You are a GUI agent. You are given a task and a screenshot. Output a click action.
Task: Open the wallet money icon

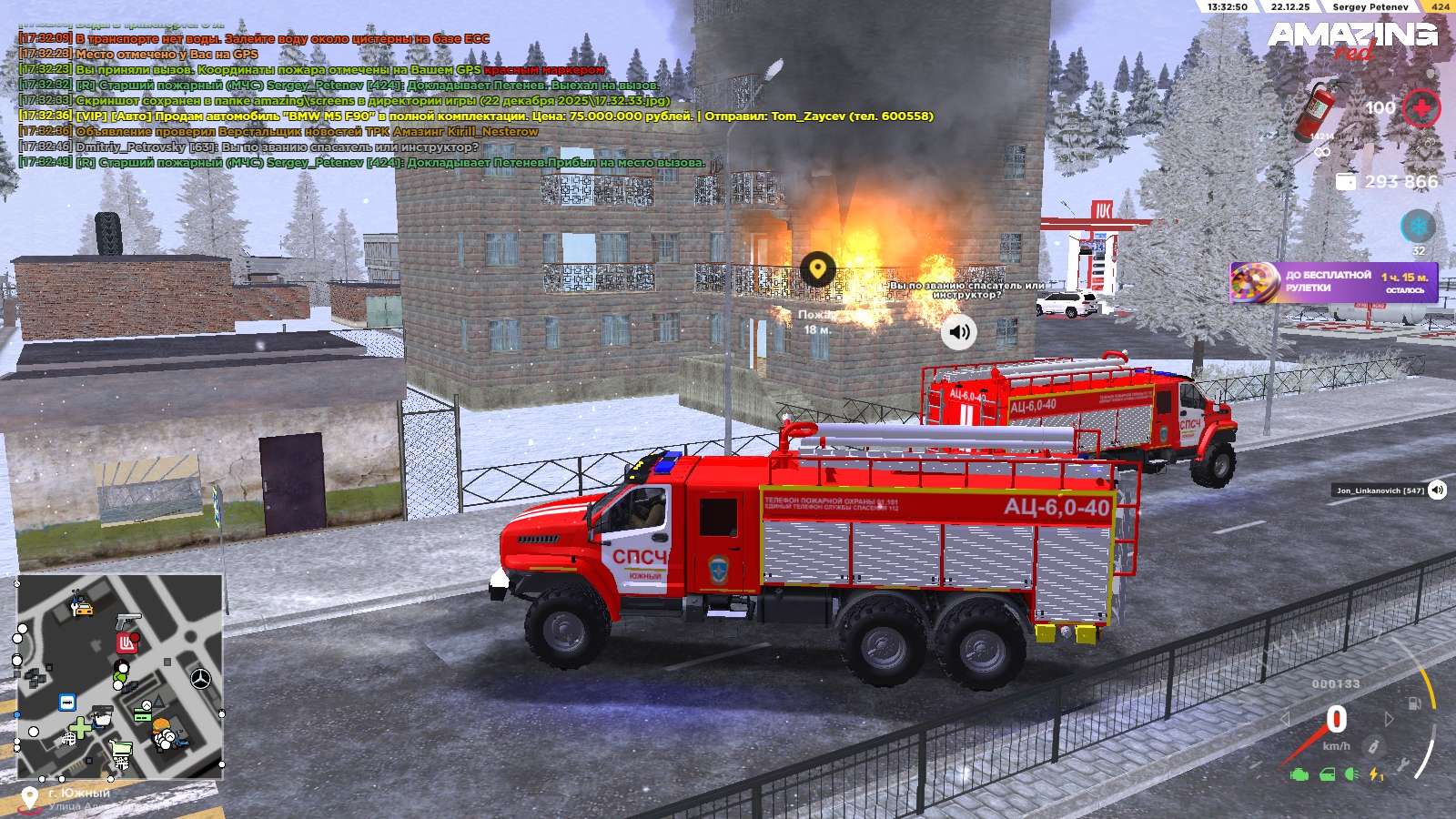pyautogui.click(x=1346, y=182)
